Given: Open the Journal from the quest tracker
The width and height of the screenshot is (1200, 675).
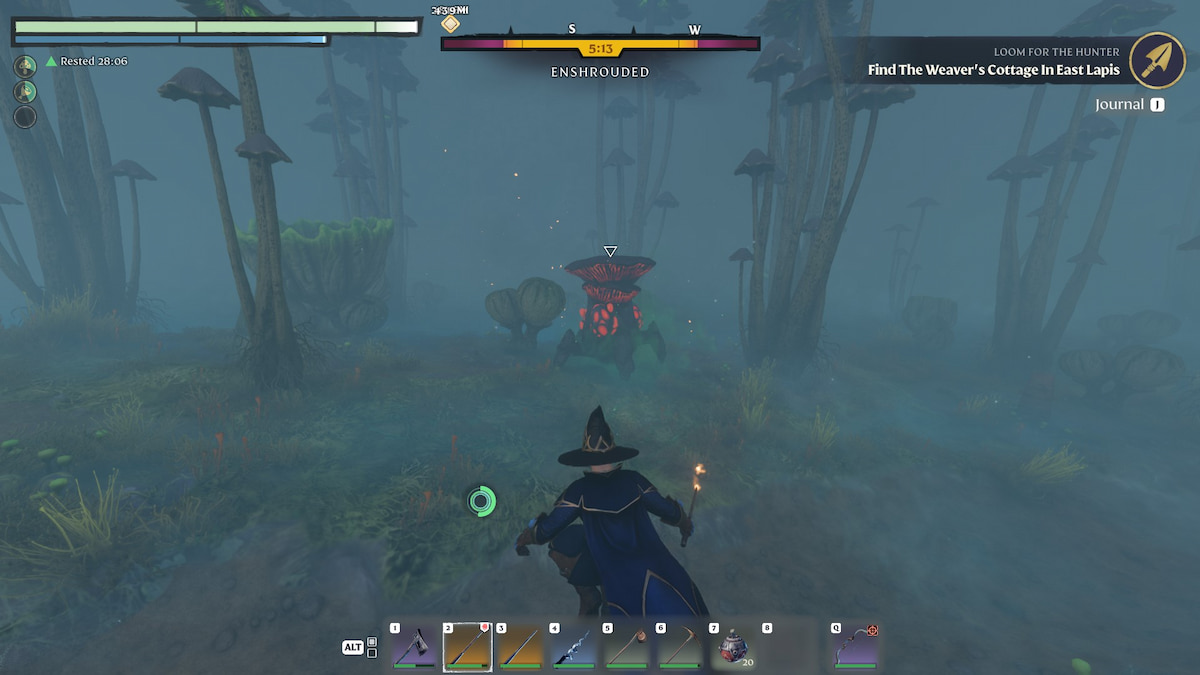Looking at the screenshot, I should [1129, 104].
